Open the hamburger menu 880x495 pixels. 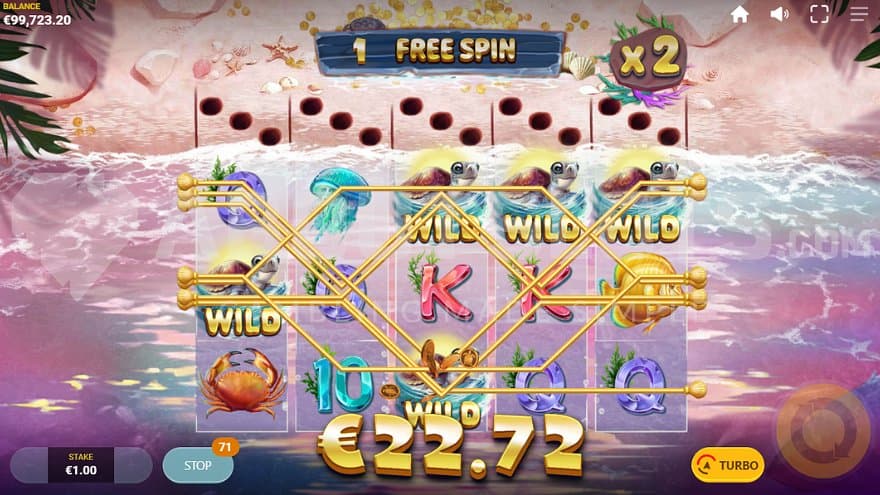(x=859, y=14)
